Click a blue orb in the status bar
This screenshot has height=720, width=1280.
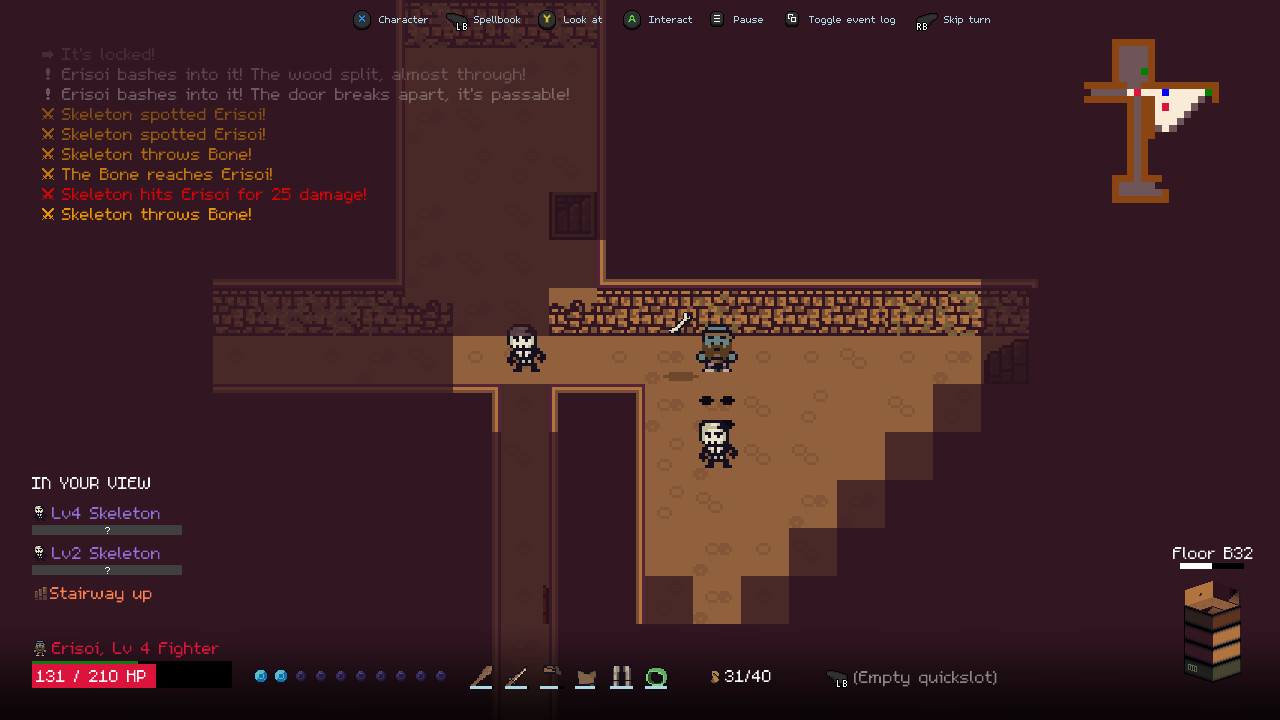click(262, 675)
